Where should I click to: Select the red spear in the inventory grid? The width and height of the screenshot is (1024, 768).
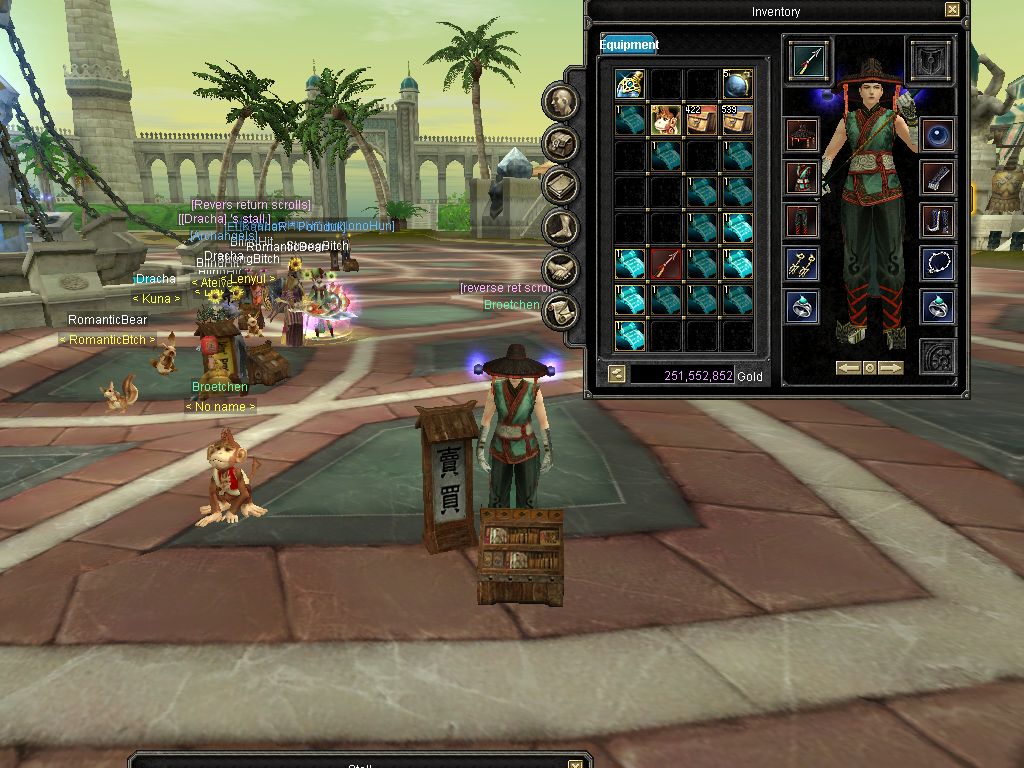pyautogui.click(x=665, y=264)
